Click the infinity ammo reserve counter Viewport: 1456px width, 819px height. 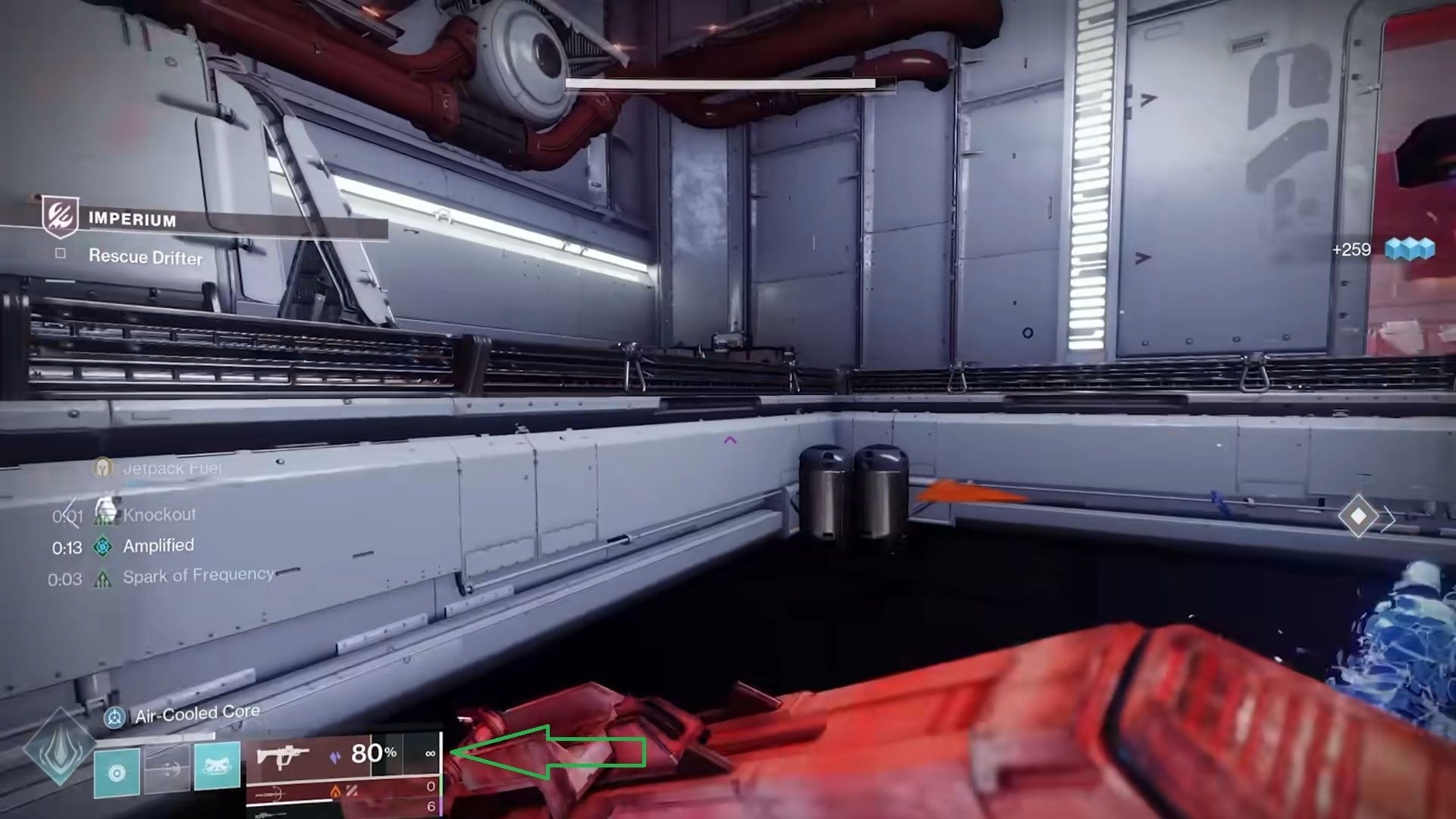point(430,753)
